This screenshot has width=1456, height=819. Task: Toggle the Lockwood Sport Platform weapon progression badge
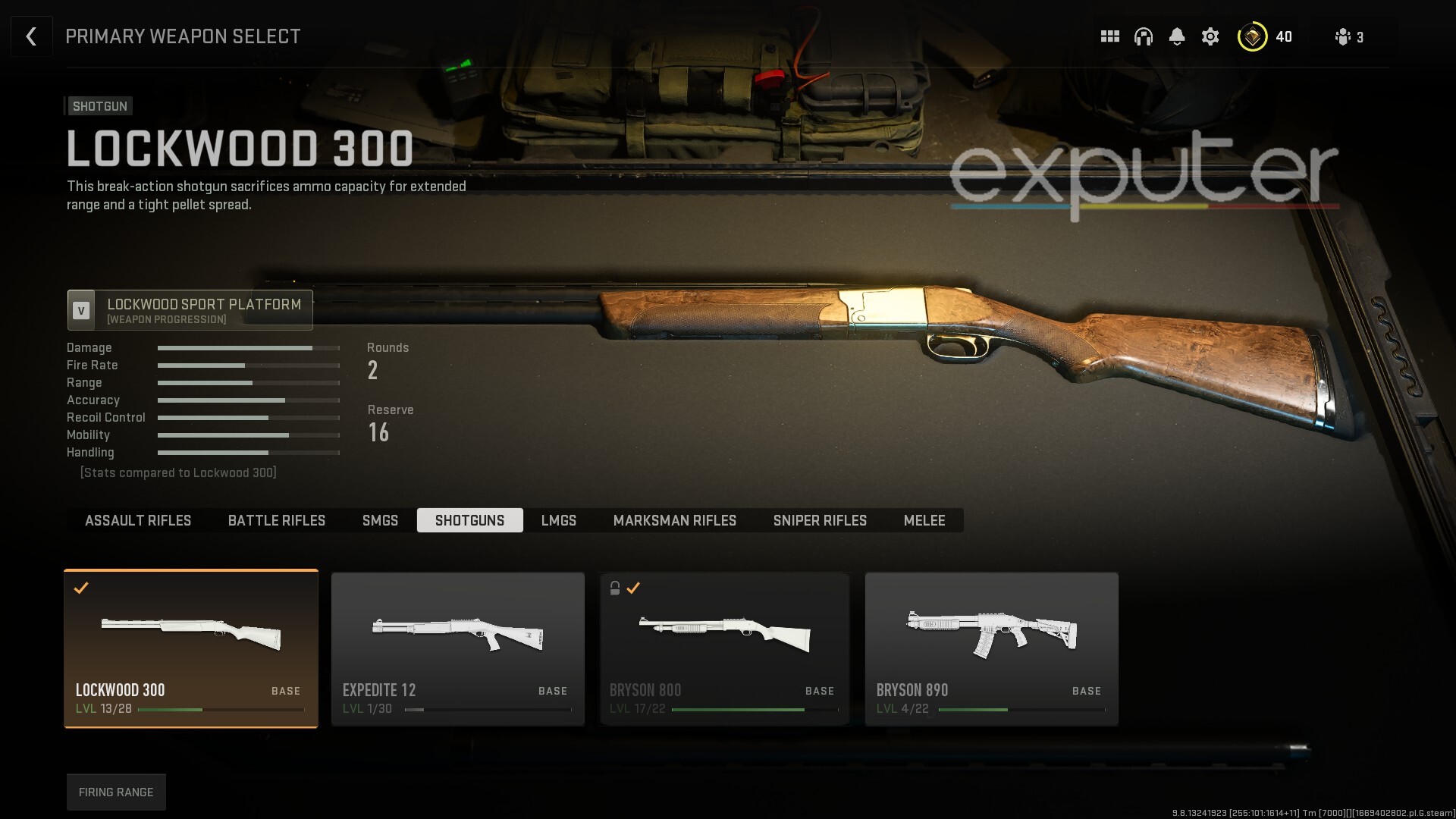pyautogui.click(x=81, y=310)
